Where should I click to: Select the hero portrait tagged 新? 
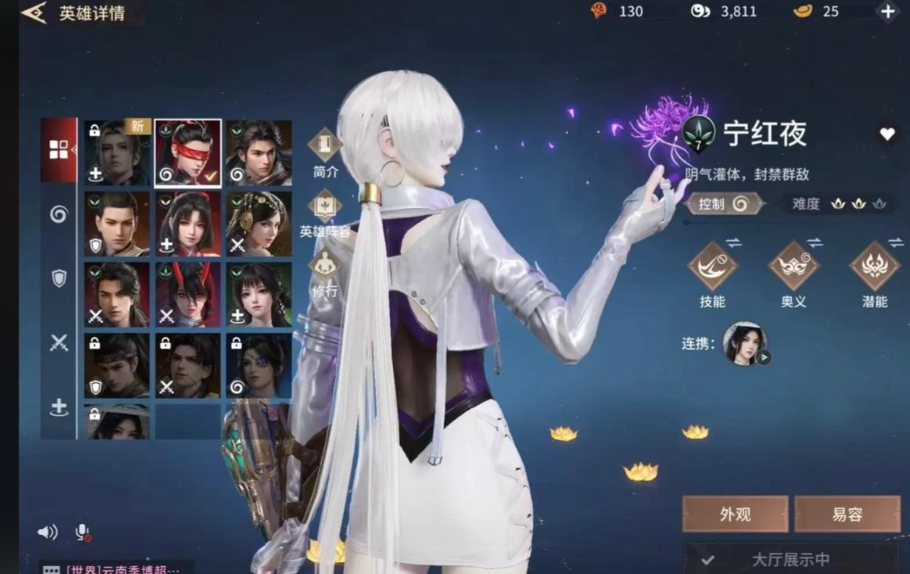click(x=117, y=153)
